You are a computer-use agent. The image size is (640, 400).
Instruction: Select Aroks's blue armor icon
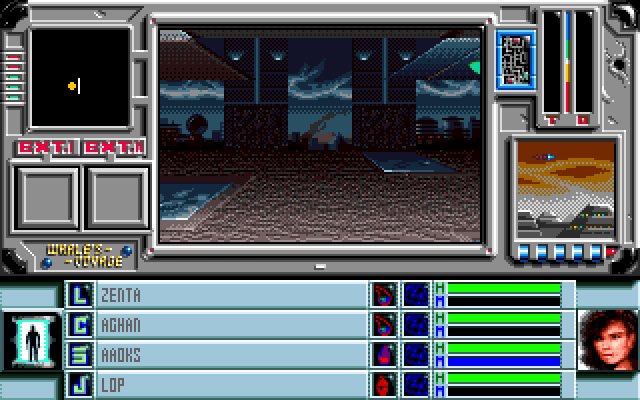coord(416,354)
